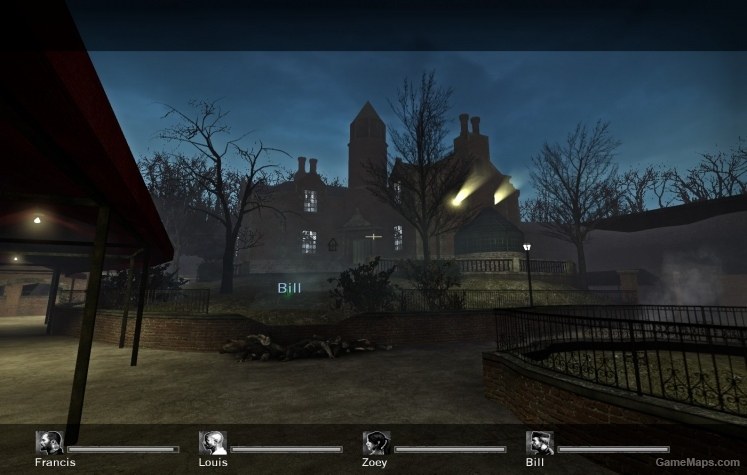This screenshot has width=747, height=475.
Task: Pick Bill's portrait on the survivor bar
Action: (540, 443)
